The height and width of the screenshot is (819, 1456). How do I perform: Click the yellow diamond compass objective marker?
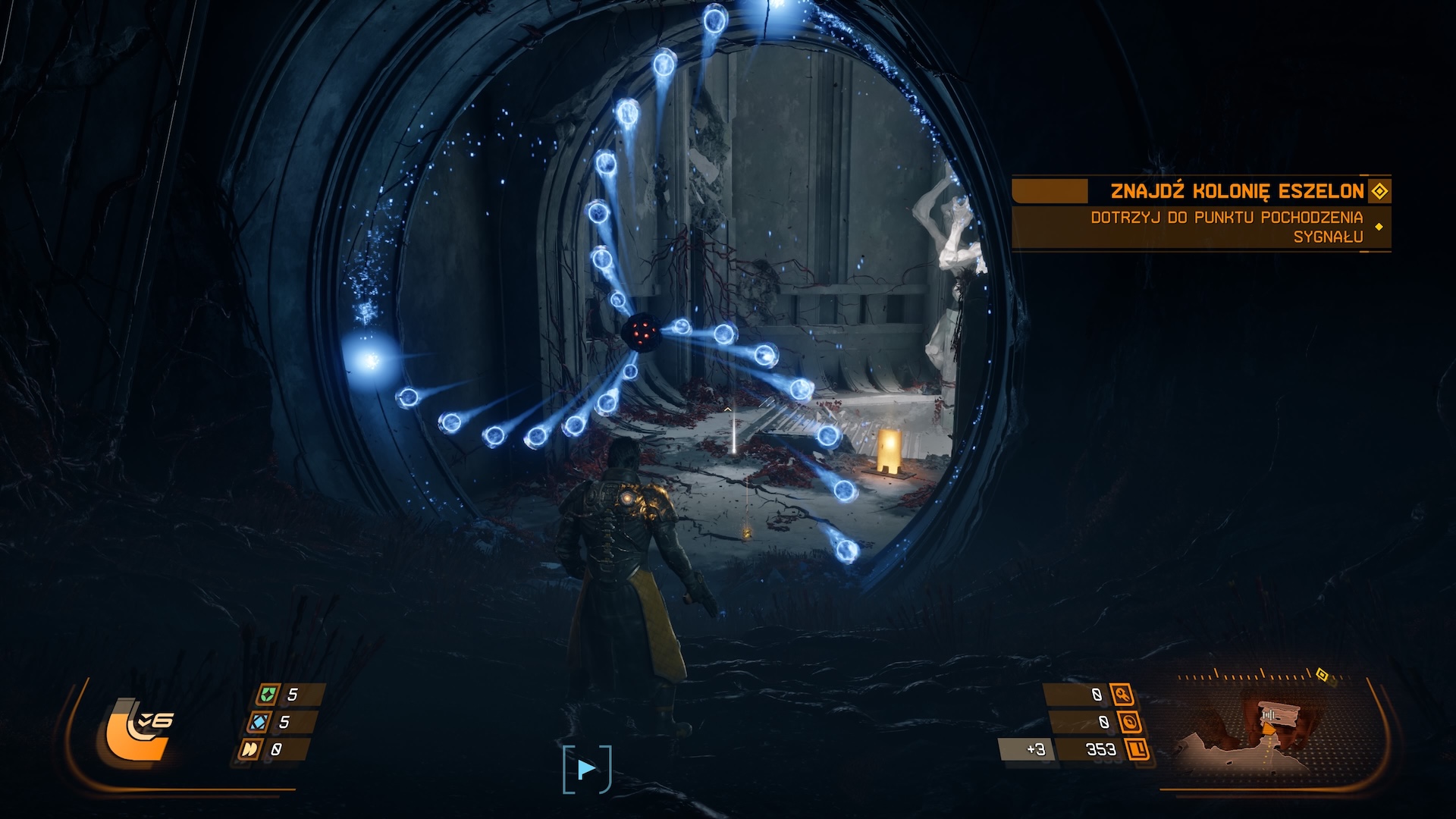(1322, 674)
